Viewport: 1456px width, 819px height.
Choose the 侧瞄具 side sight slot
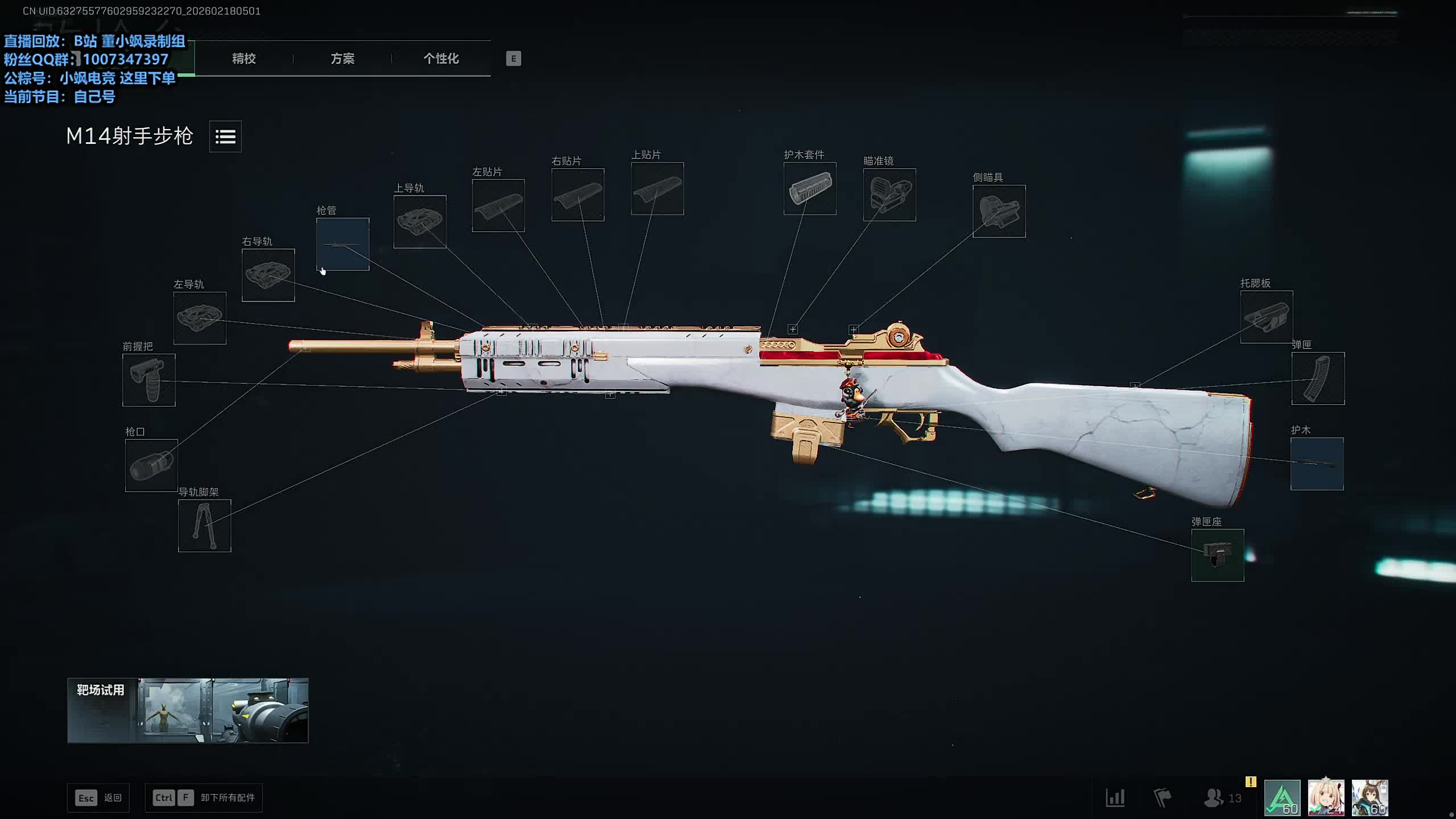(999, 212)
